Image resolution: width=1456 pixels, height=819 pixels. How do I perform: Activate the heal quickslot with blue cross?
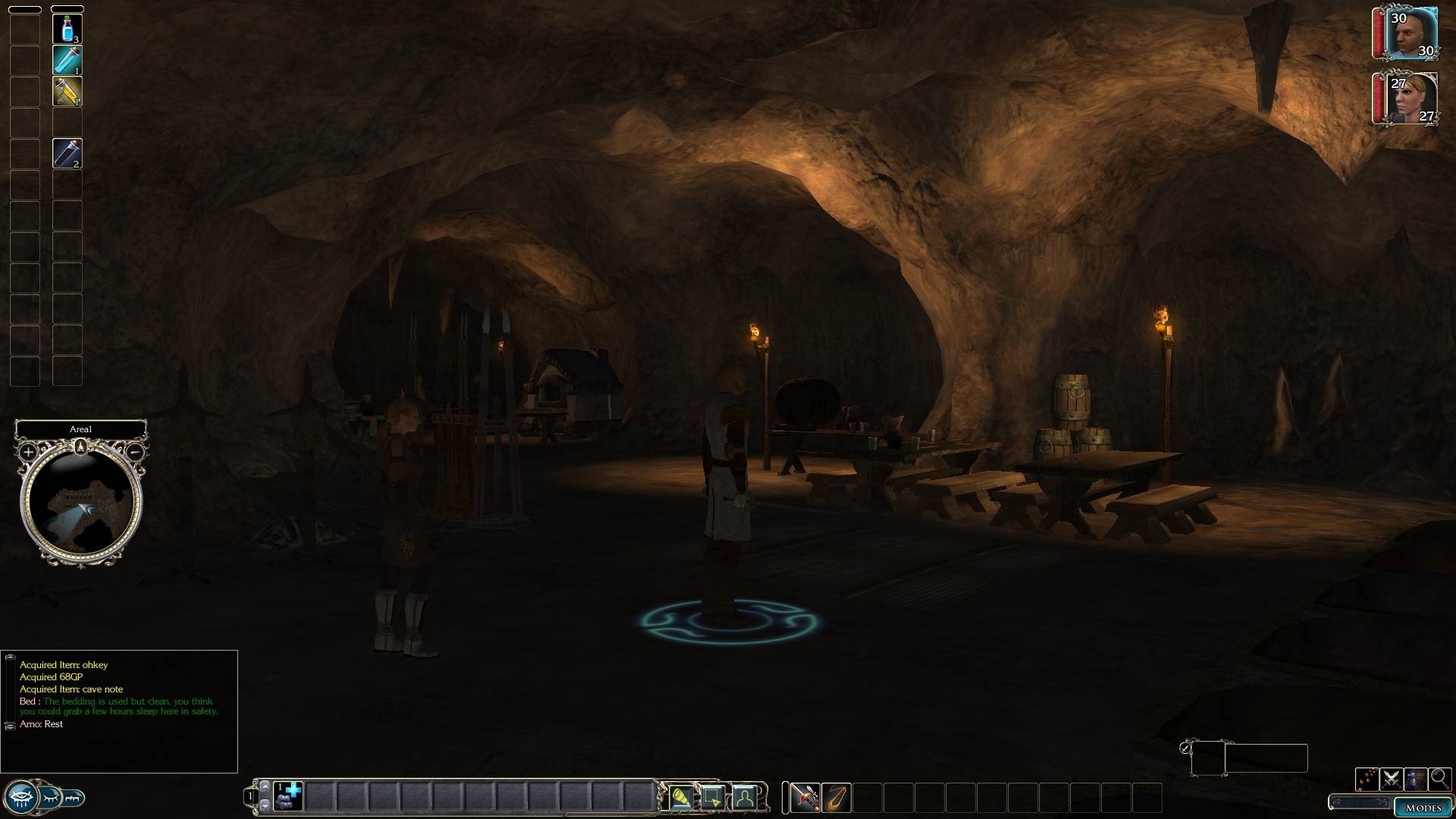pos(288,797)
